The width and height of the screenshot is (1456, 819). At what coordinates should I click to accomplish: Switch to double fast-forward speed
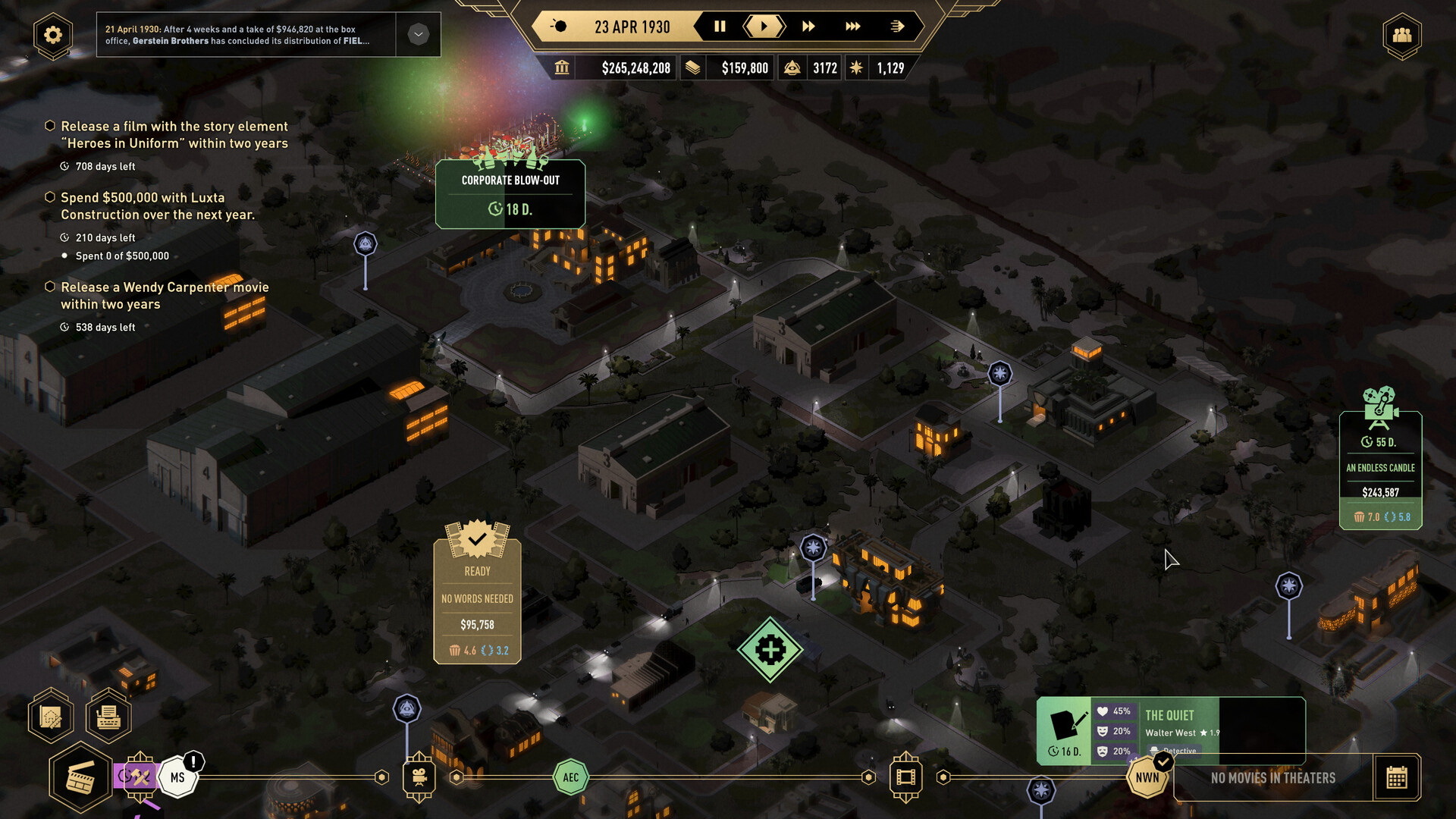[808, 27]
